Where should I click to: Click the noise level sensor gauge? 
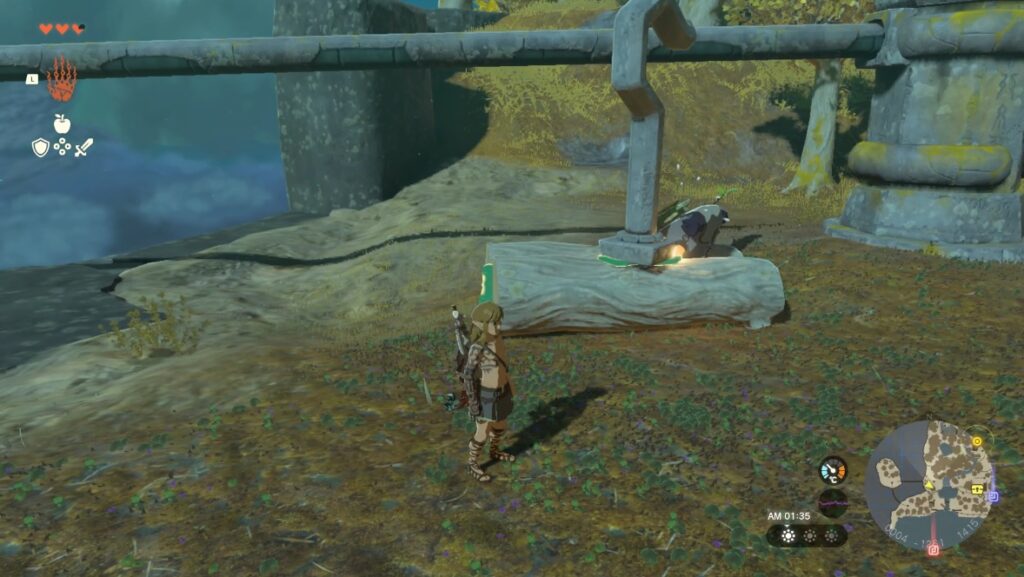pos(832,502)
